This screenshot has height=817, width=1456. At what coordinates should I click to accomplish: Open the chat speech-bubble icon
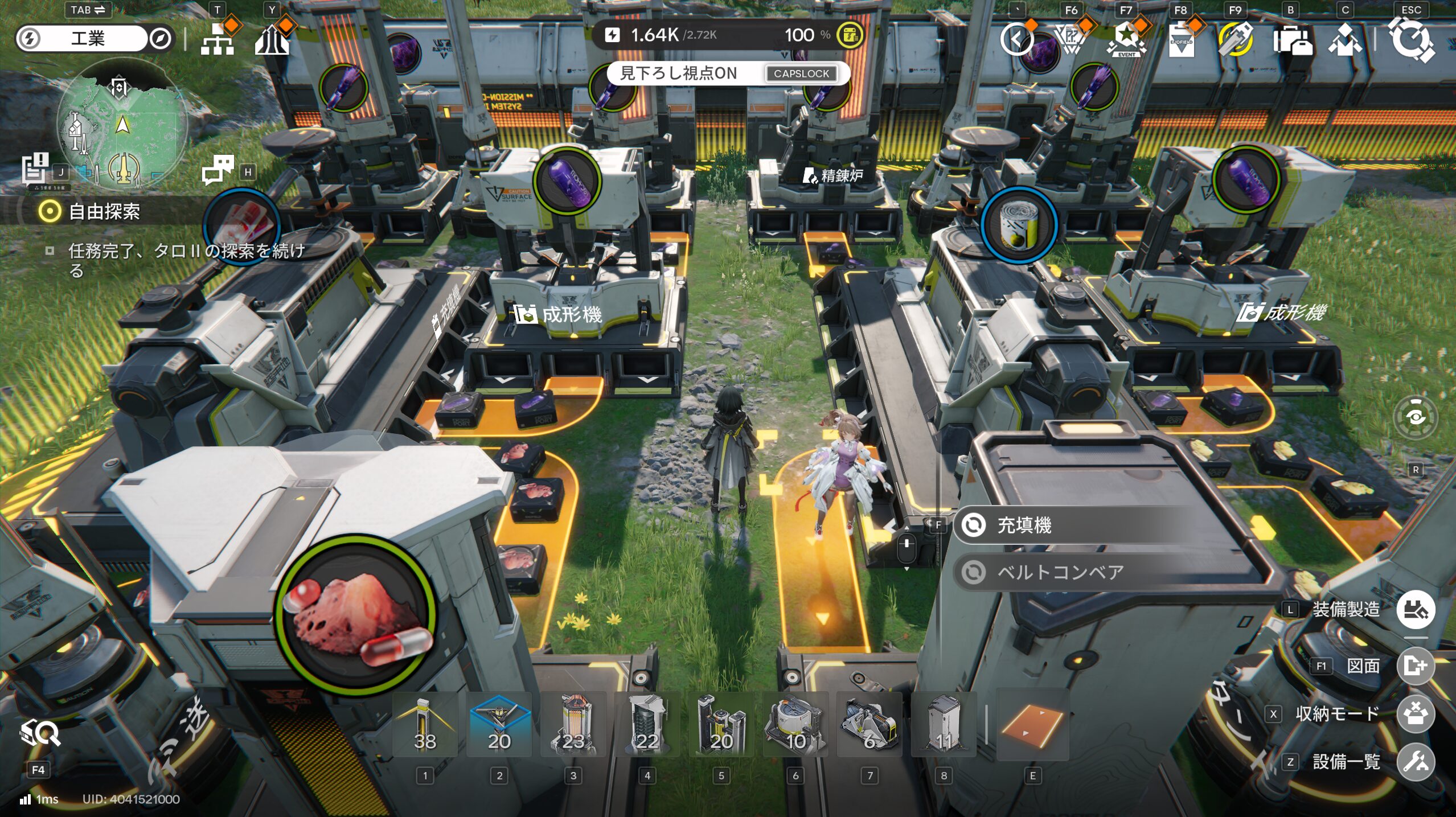point(218,170)
